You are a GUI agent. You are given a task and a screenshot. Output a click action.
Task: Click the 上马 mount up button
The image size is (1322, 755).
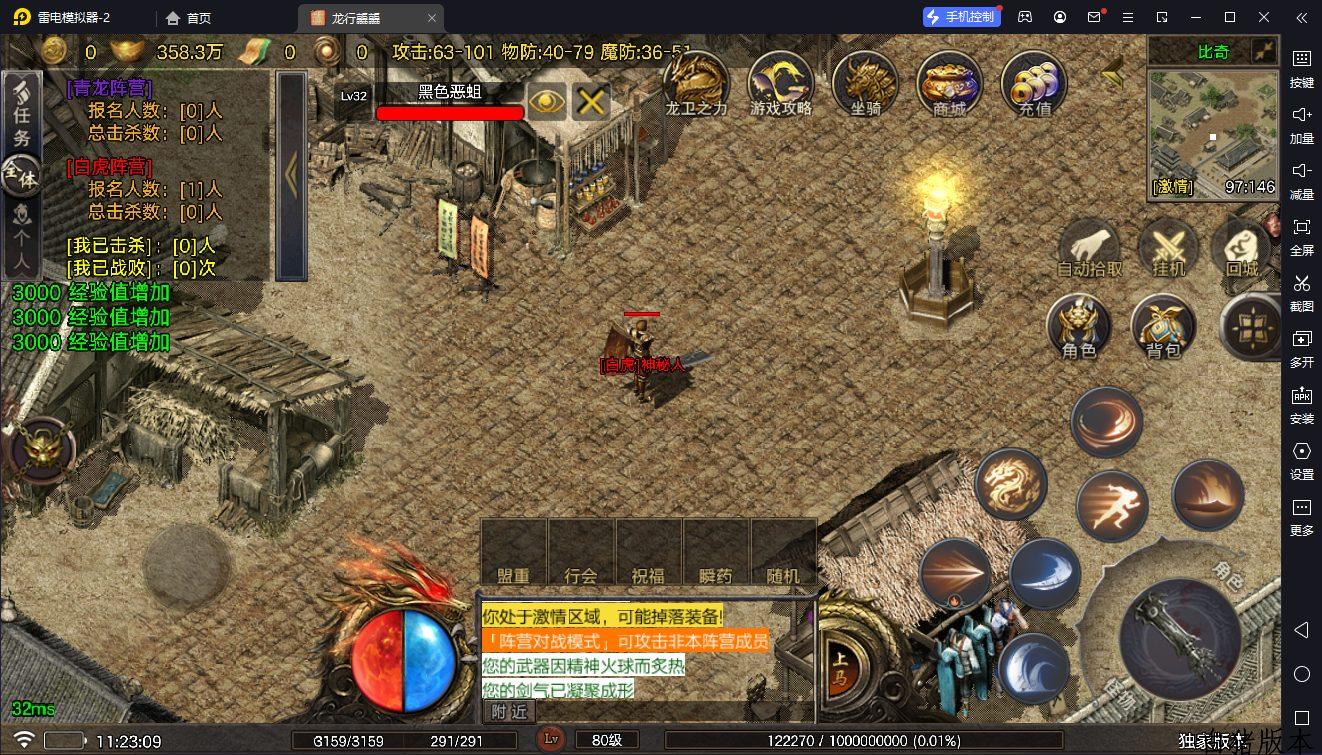coord(841,661)
